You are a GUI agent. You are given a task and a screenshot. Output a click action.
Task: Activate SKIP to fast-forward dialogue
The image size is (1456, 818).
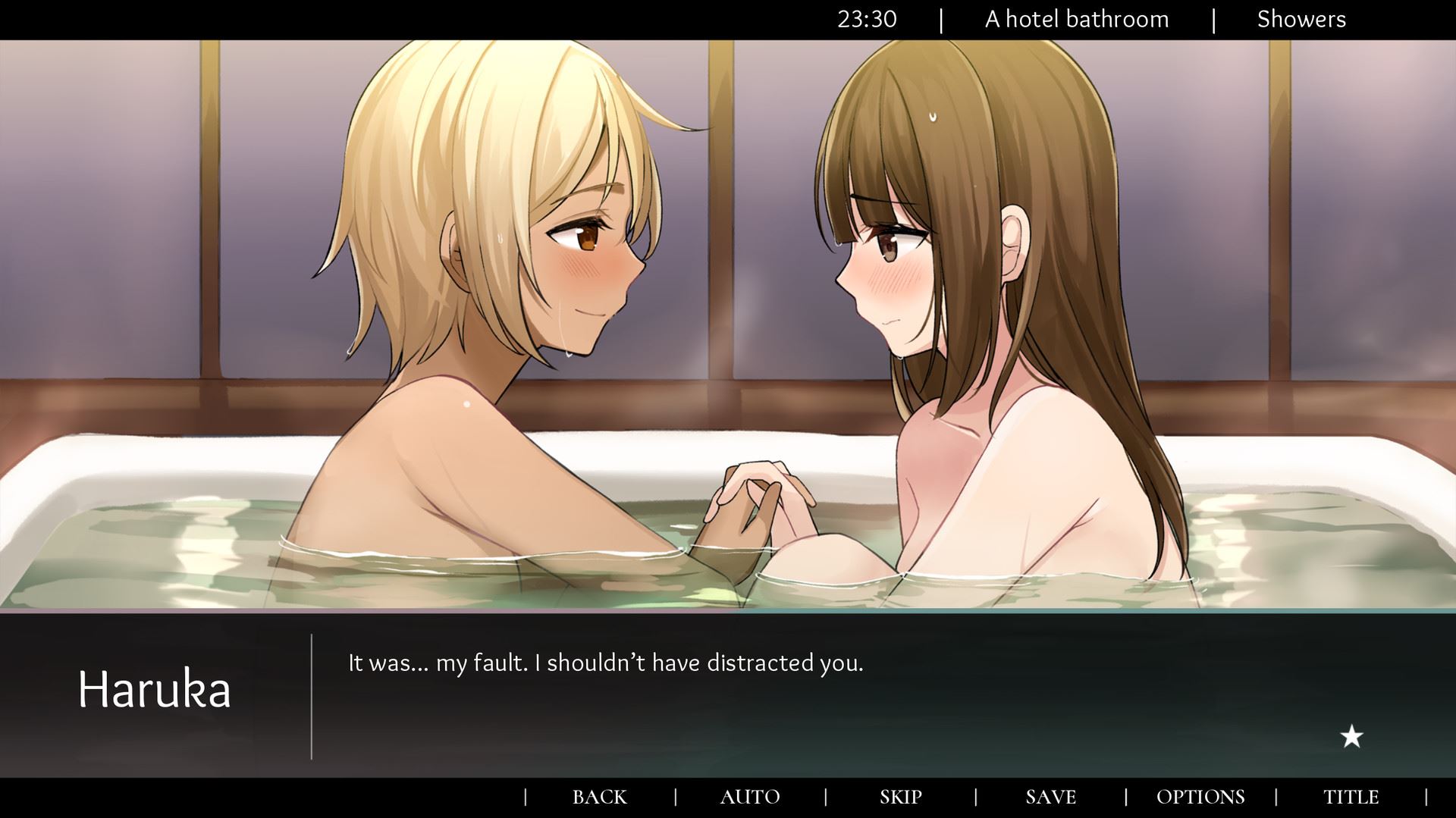pyautogui.click(x=900, y=797)
